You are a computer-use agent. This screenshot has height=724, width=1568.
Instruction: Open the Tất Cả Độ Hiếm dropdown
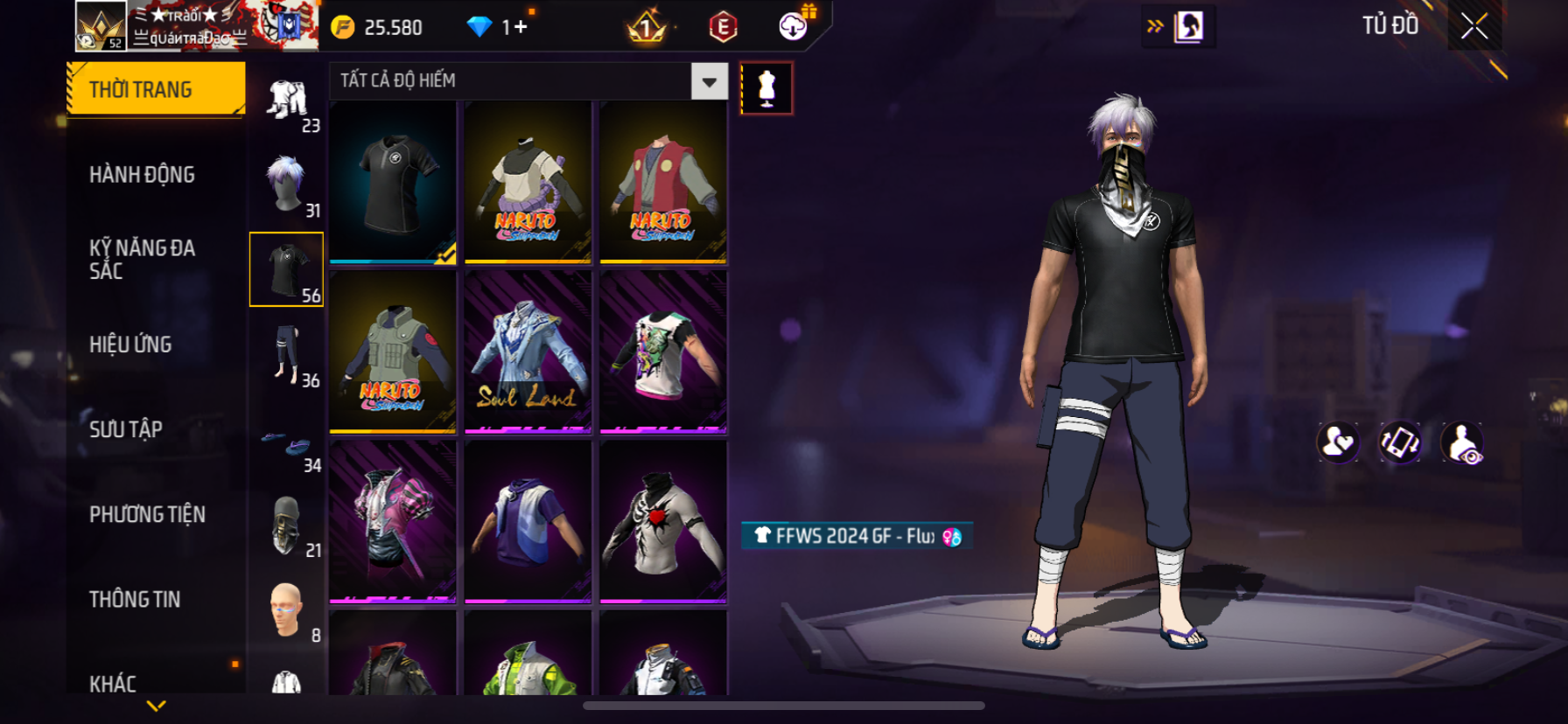tap(709, 81)
